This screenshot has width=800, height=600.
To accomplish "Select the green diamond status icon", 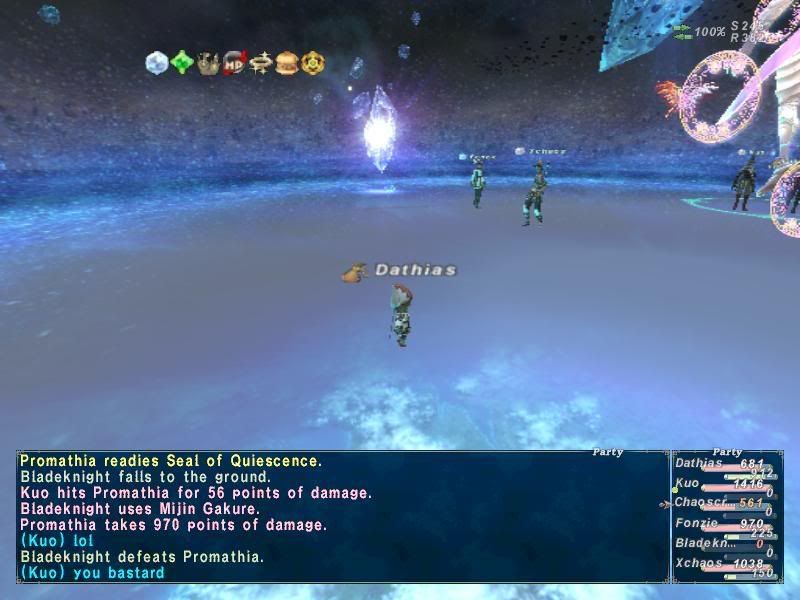I will [182, 62].
